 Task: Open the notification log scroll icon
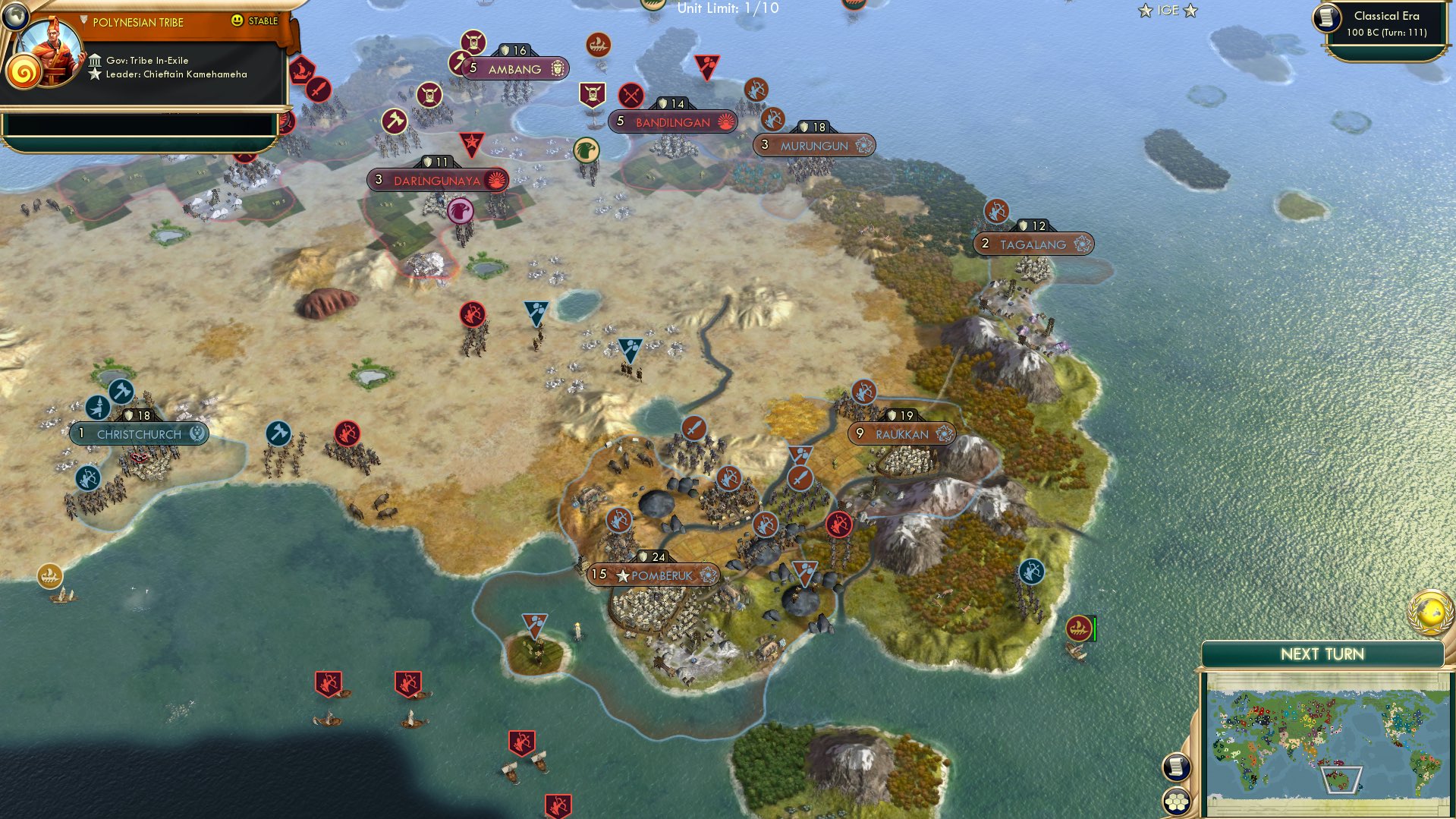1177,767
